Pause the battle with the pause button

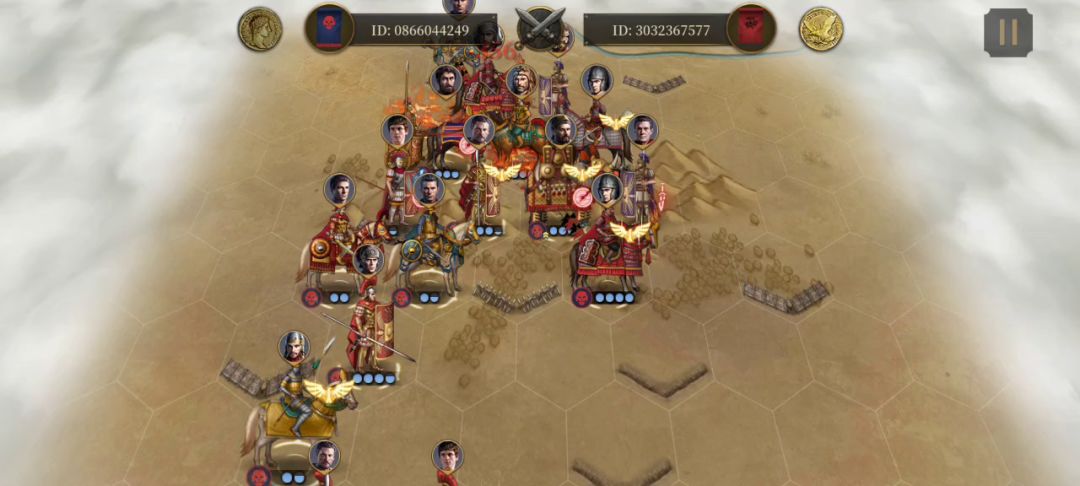[x=1008, y=32]
